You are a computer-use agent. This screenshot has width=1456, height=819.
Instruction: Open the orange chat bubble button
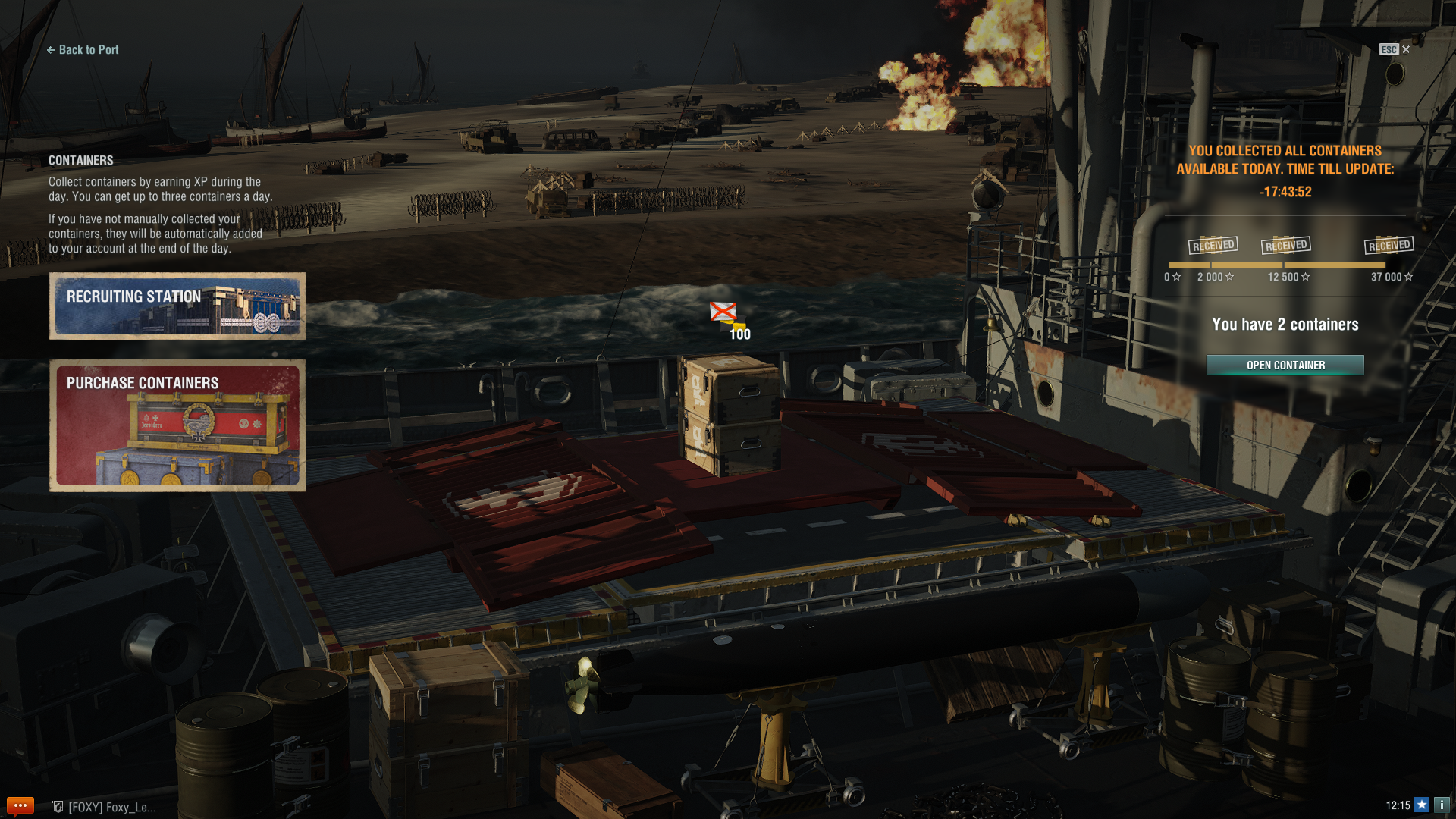(x=20, y=805)
